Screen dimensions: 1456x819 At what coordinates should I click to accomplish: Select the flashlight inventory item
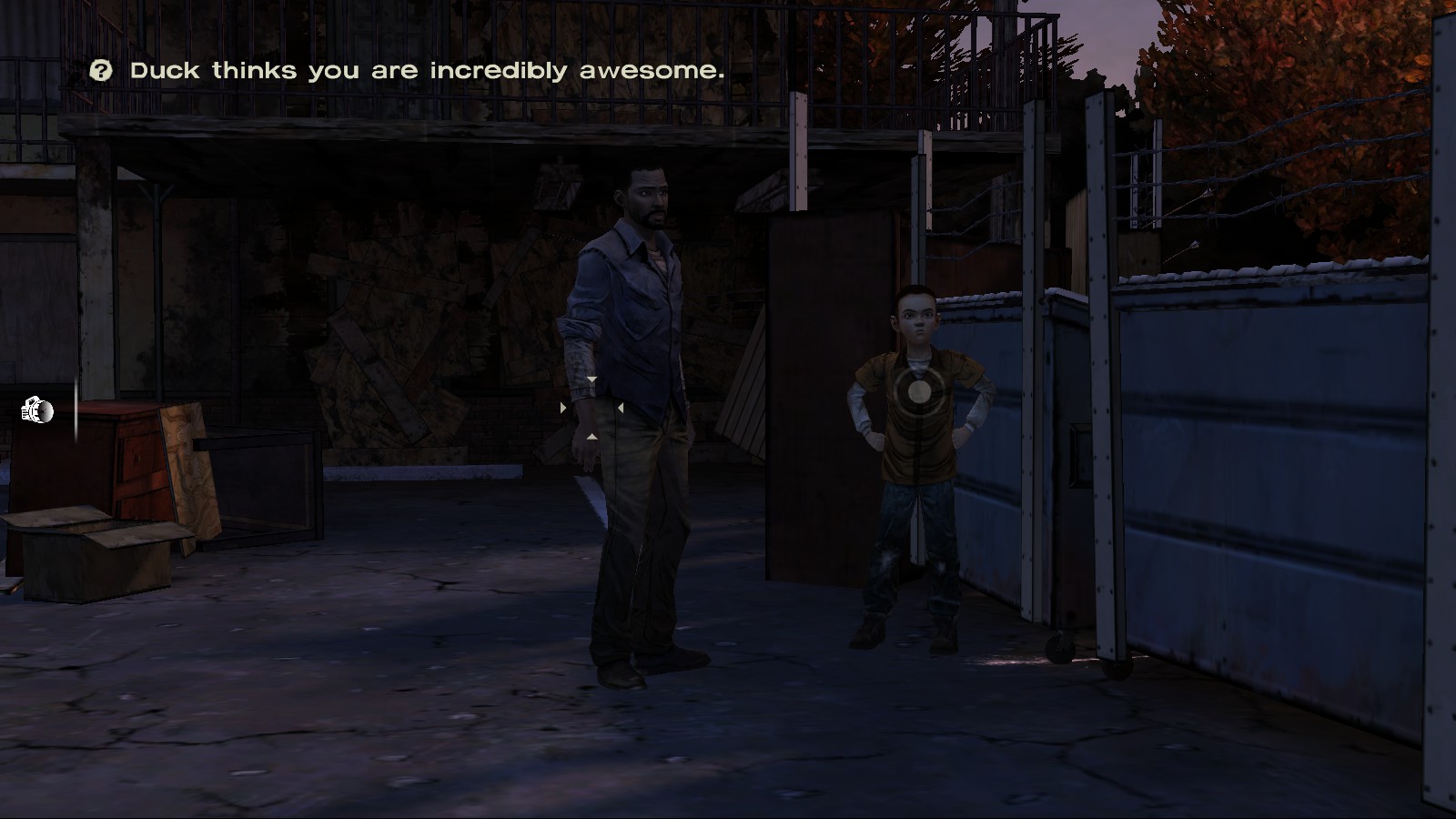pos(37,411)
